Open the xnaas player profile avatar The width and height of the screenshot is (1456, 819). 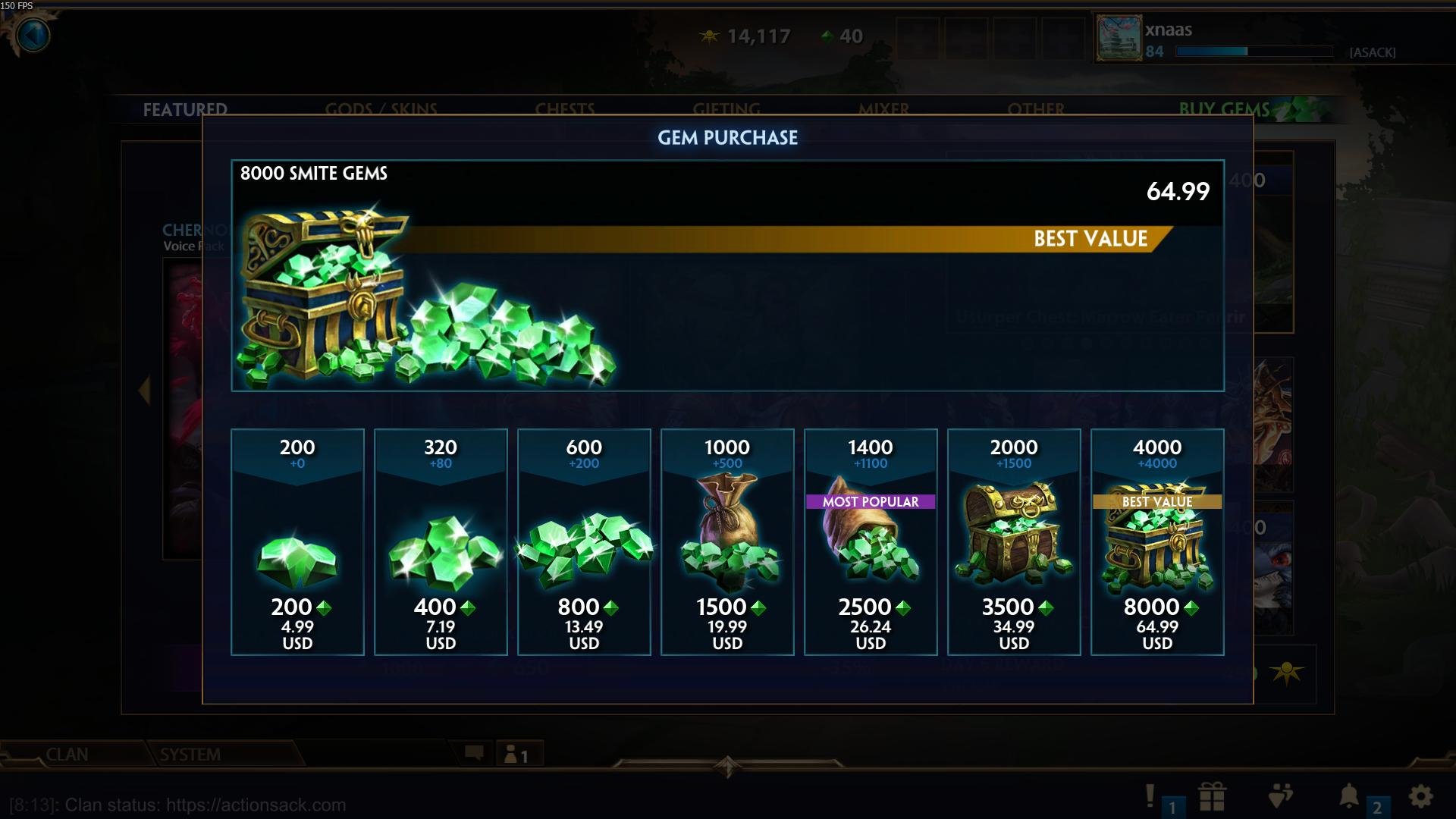click(x=1119, y=38)
